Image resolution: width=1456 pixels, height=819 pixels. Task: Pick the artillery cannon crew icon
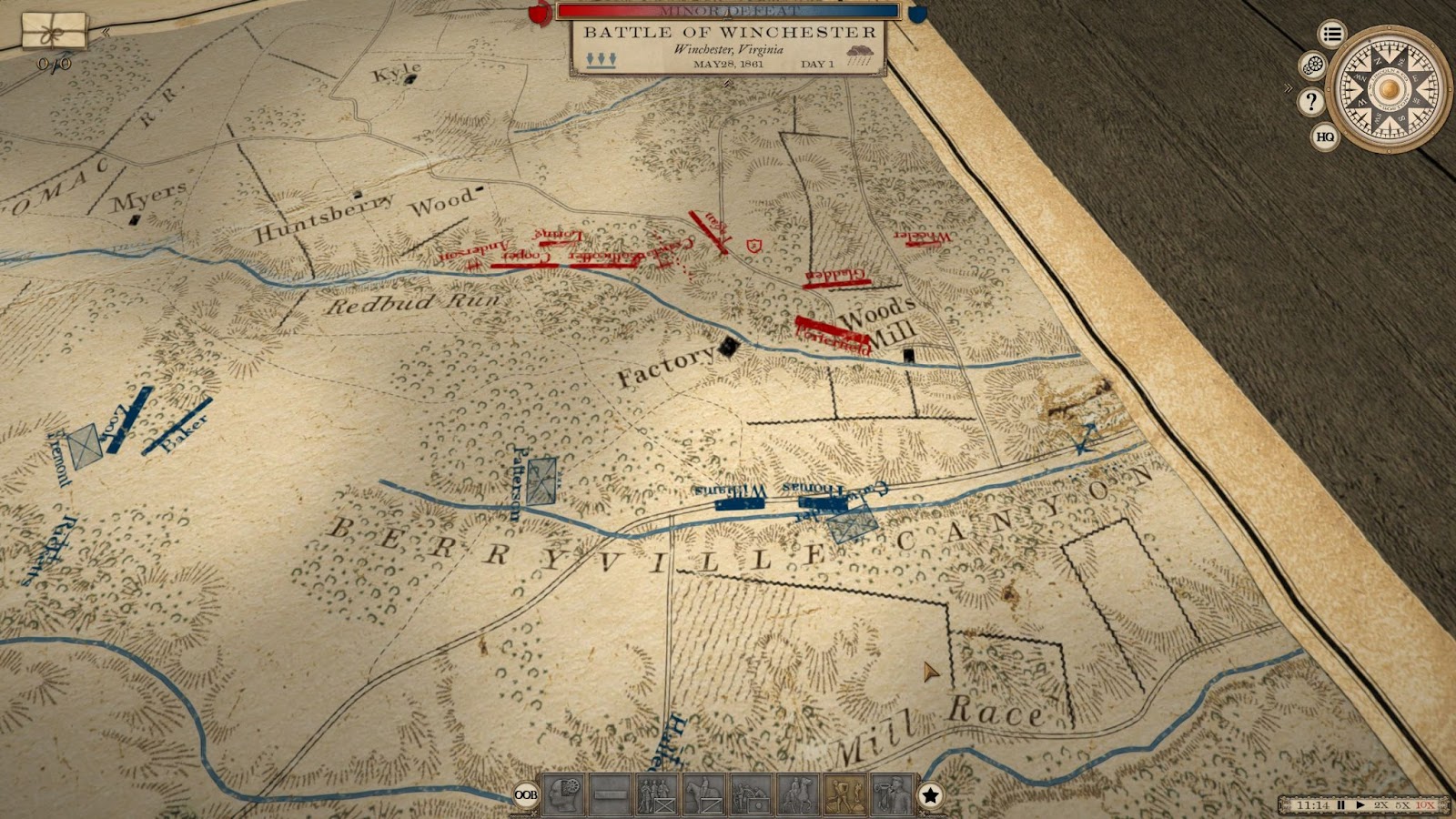(x=751, y=794)
